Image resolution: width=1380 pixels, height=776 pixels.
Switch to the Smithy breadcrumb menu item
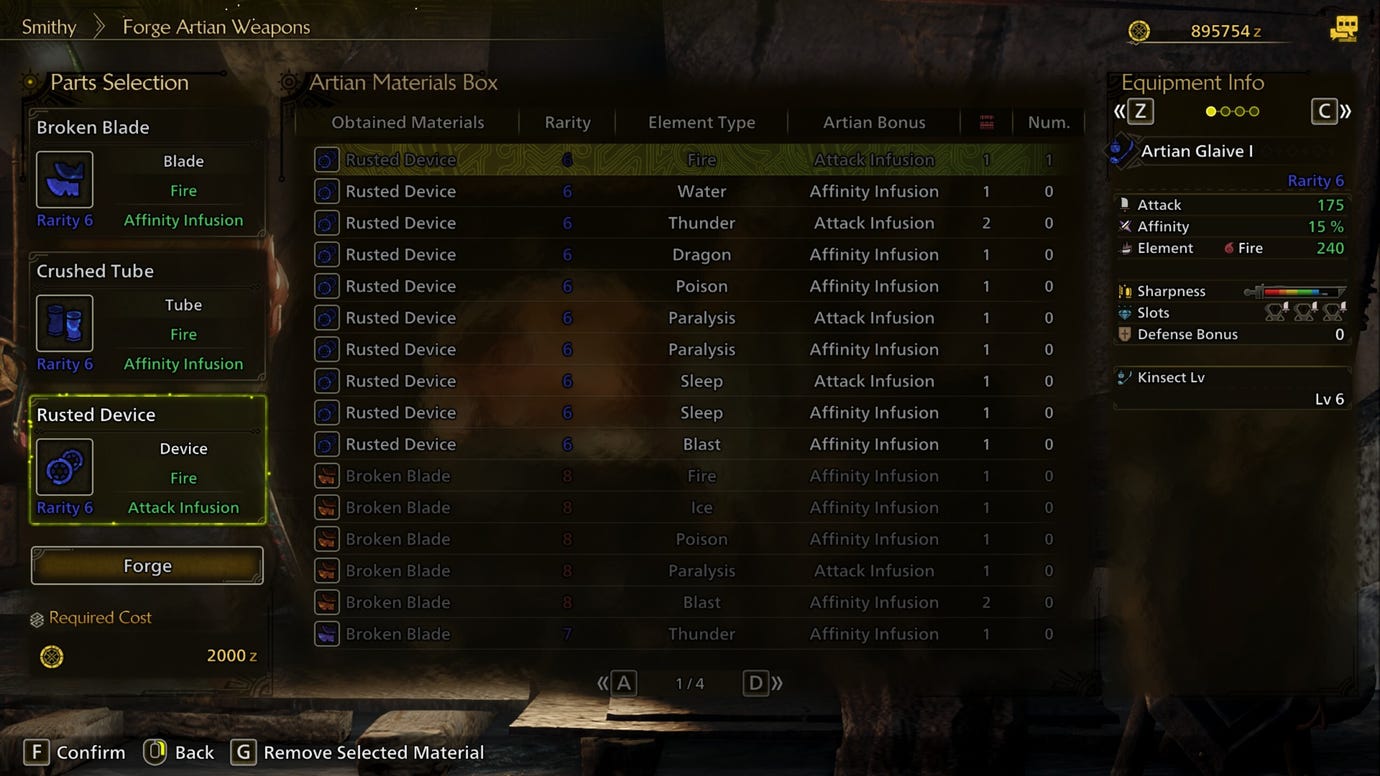tap(49, 27)
